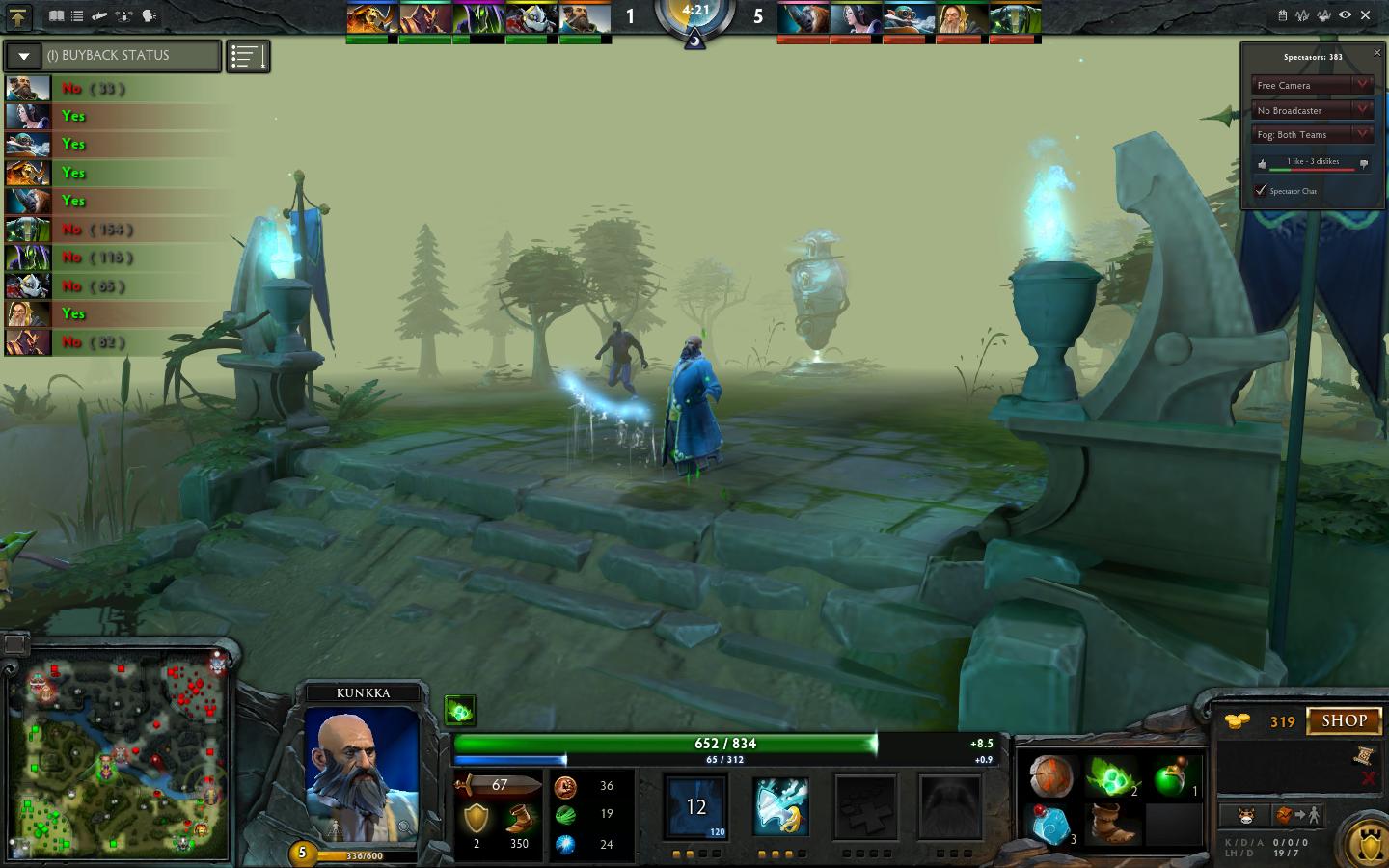Open the BUYBACK STATUS stat selector

click(x=23, y=56)
